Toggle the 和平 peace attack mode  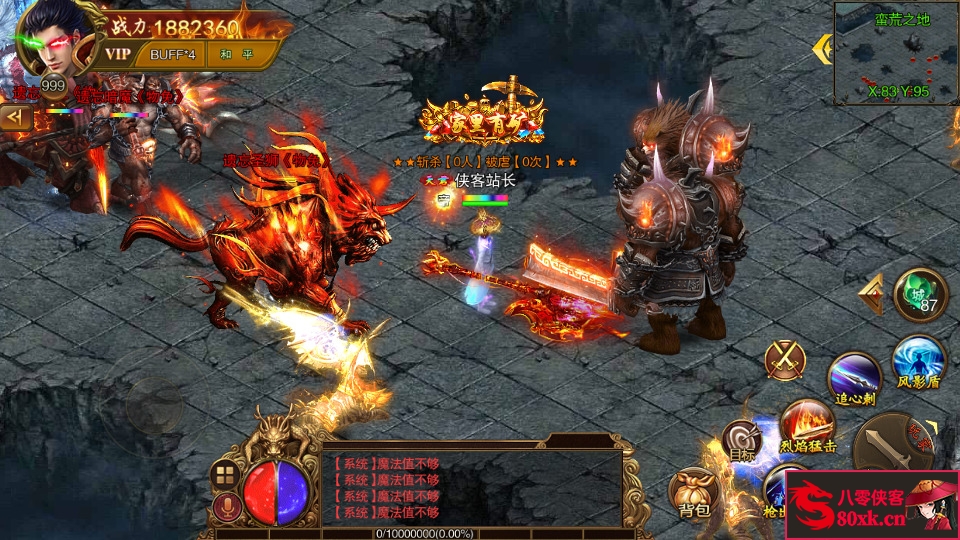[227, 54]
